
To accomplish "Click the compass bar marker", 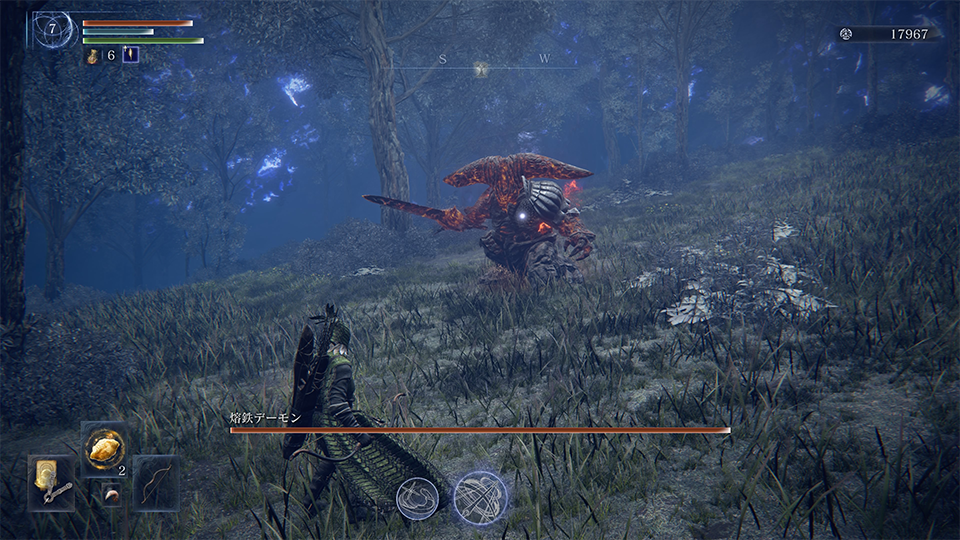I will tap(481, 69).
